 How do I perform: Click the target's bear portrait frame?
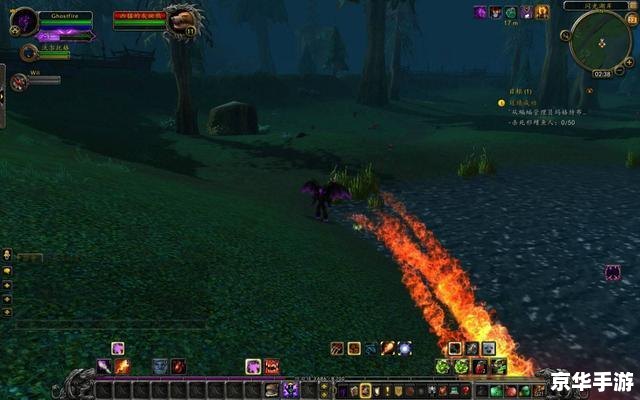(x=183, y=20)
